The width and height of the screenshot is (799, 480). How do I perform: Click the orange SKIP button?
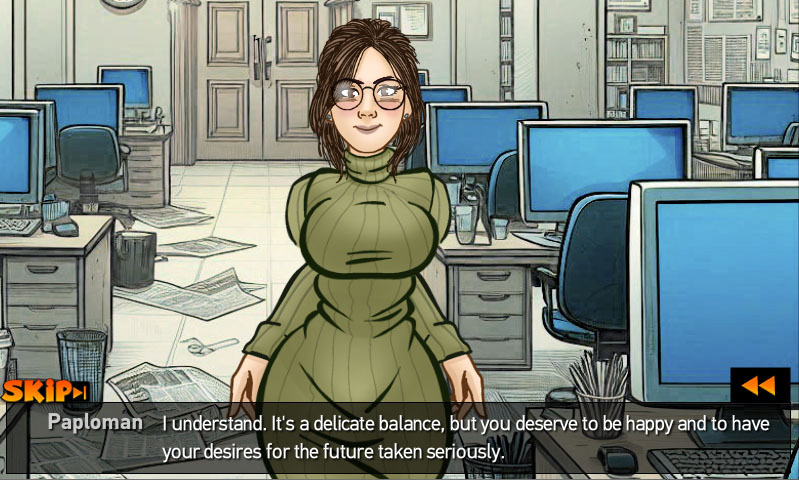[x=45, y=391]
